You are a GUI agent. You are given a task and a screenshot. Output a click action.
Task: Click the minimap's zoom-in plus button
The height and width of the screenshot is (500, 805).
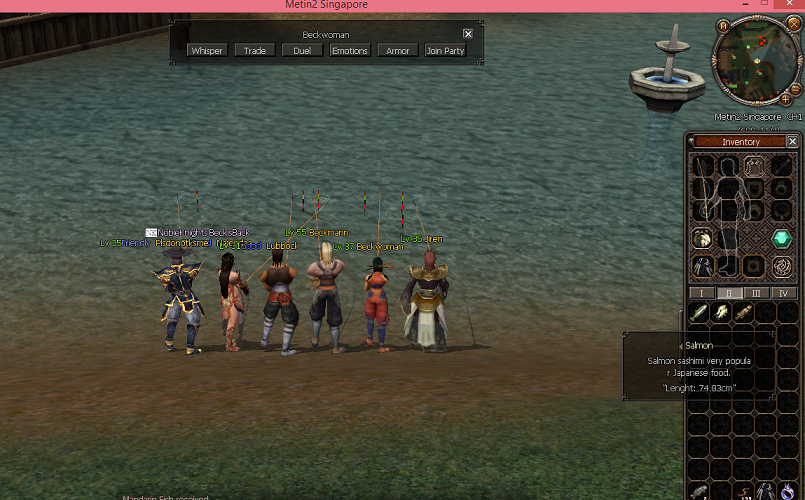(x=785, y=100)
